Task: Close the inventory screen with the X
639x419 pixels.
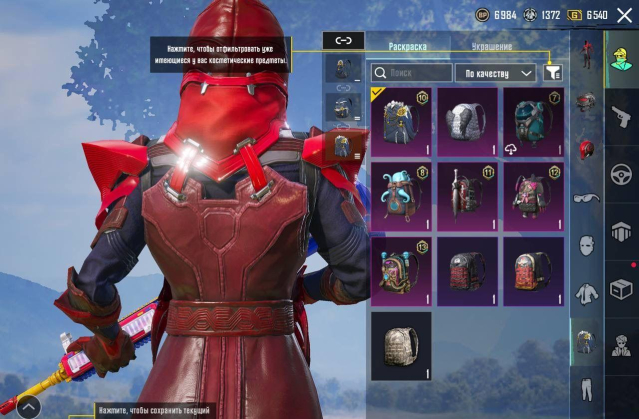Action: point(625,15)
